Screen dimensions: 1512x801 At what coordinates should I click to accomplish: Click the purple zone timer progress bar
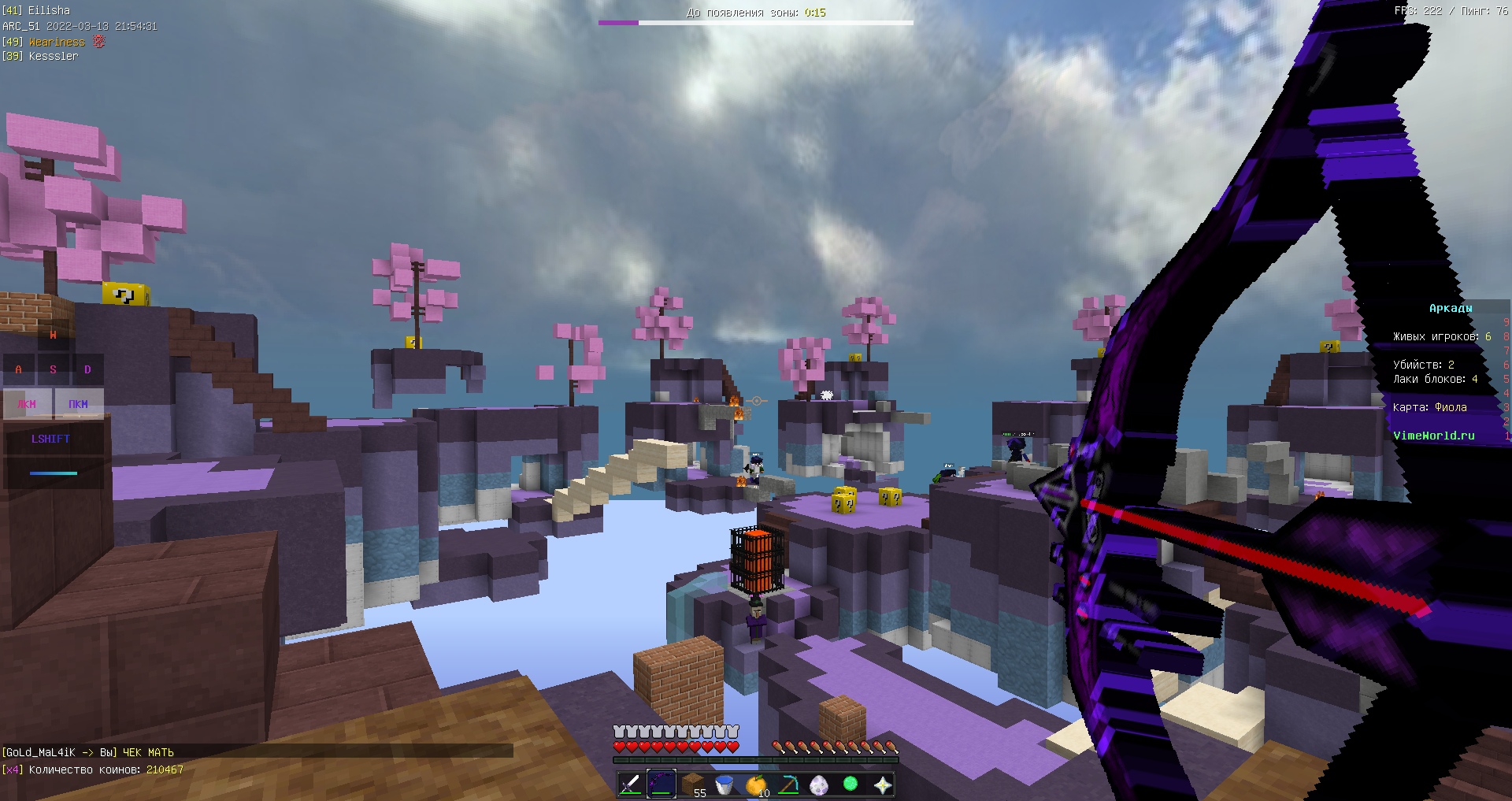[x=617, y=24]
